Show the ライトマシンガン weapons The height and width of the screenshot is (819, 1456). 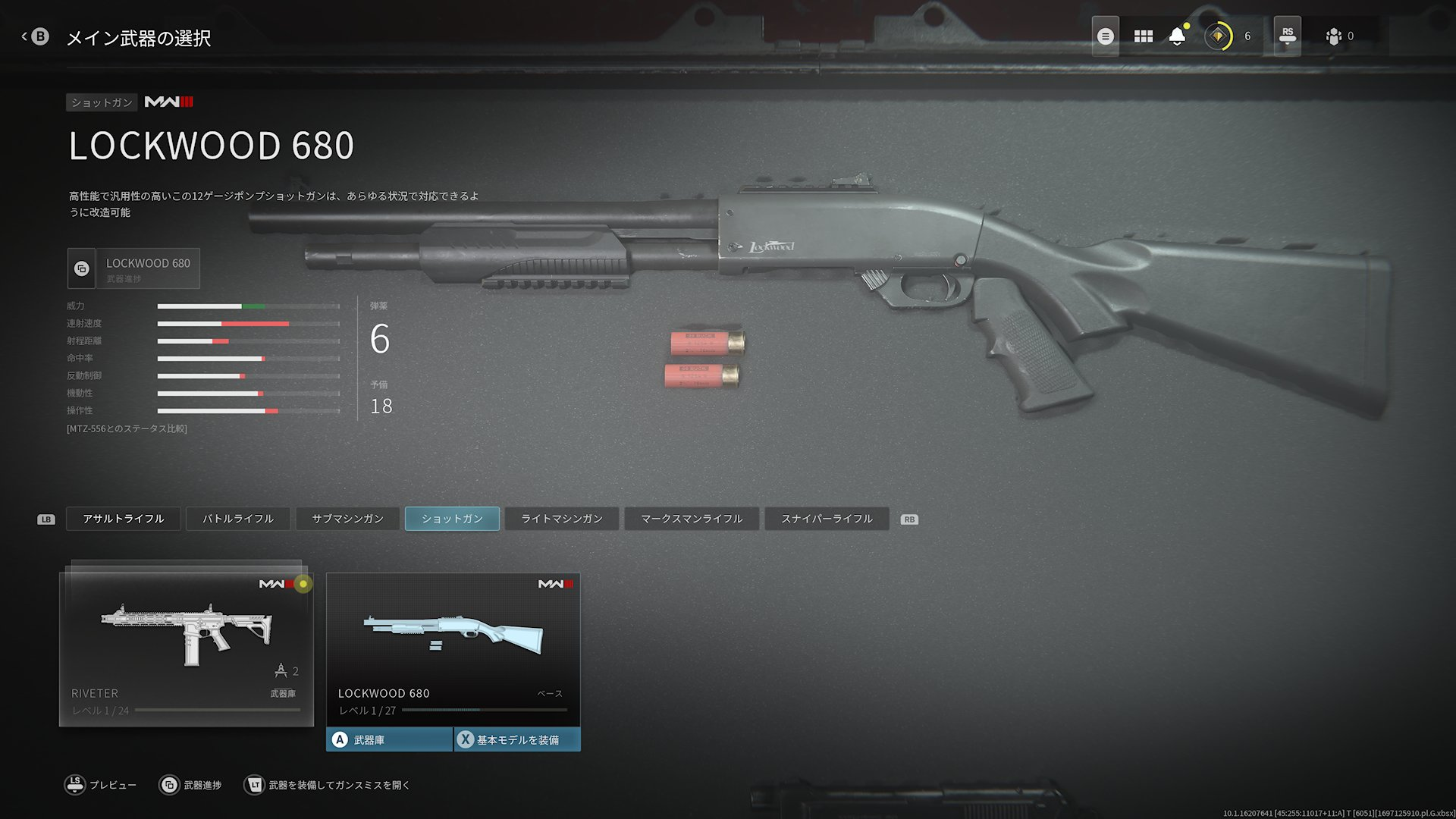click(x=562, y=519)
